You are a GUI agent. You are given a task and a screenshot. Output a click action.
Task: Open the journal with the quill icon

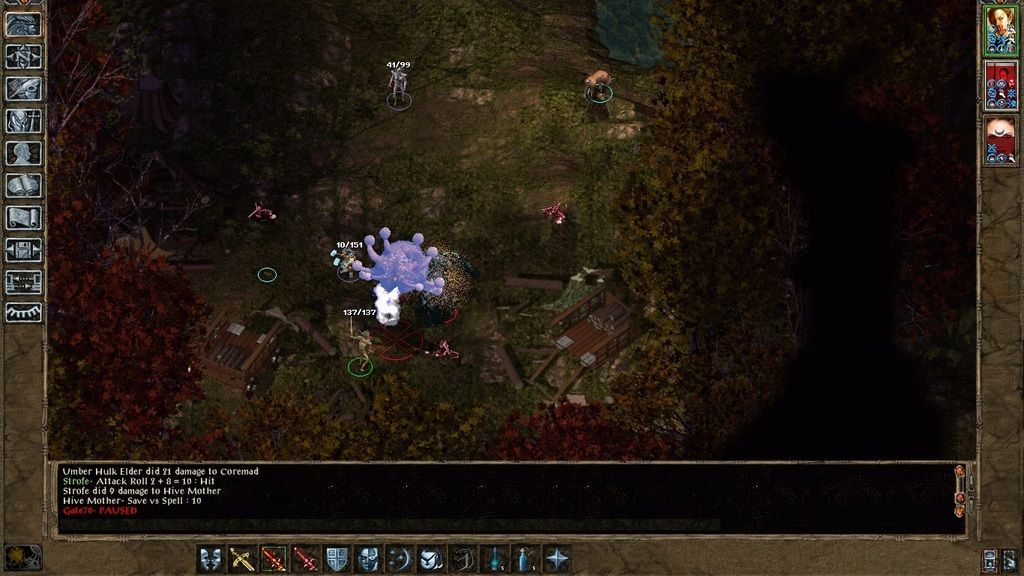click(23, 88)
